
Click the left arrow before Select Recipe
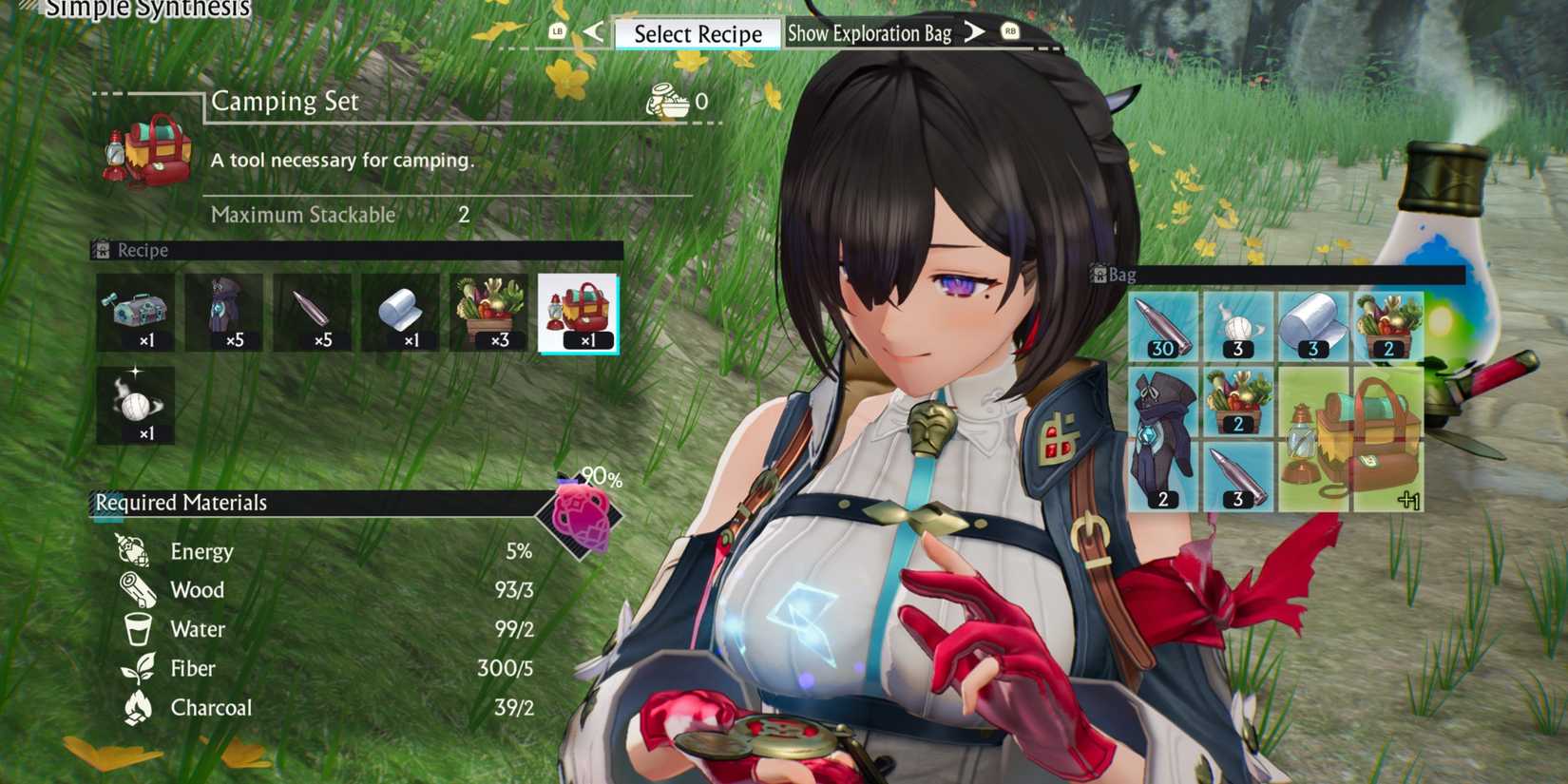click(590, 32)
